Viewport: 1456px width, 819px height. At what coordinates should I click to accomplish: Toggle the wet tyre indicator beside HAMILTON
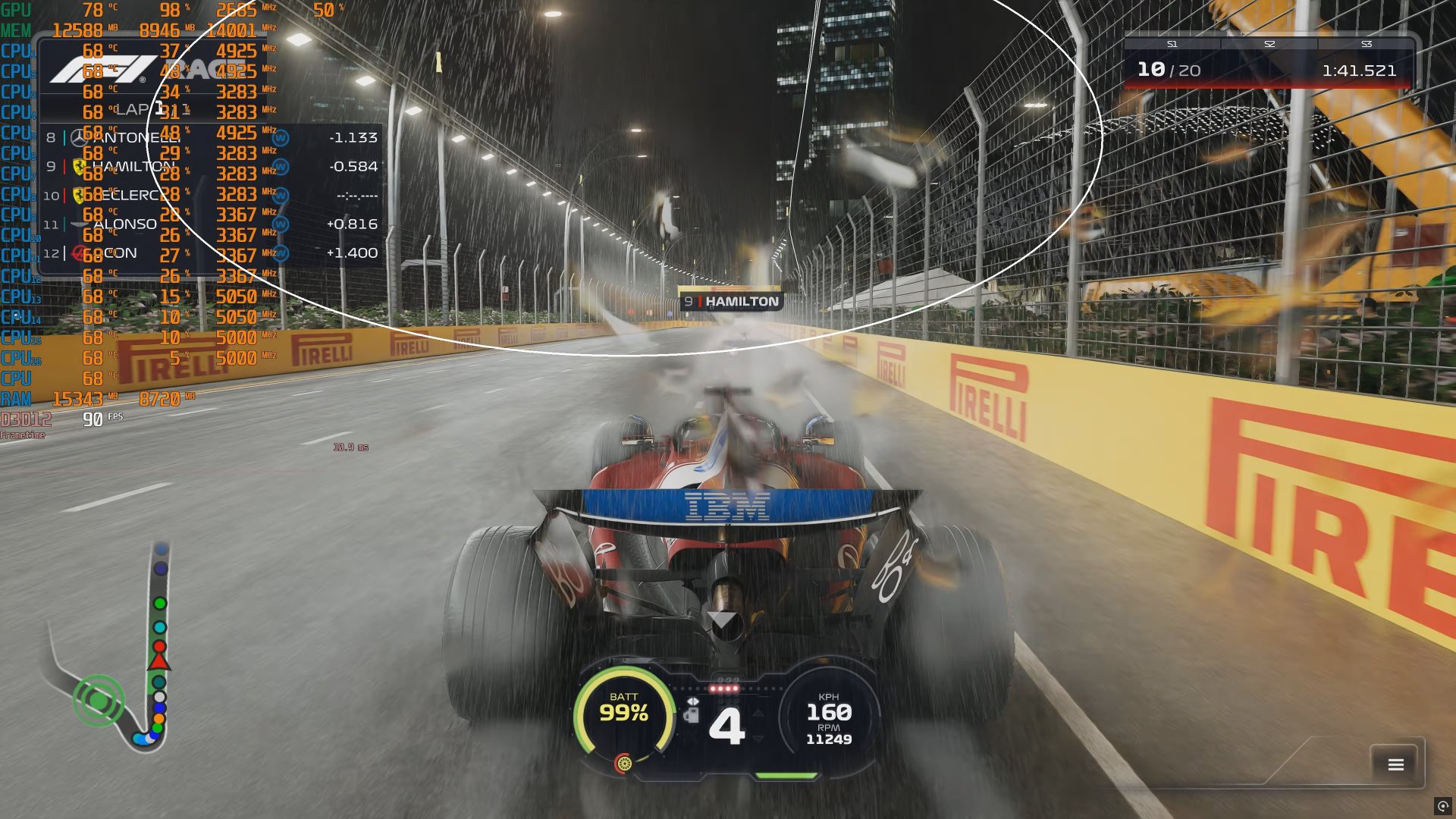(281, 166)
